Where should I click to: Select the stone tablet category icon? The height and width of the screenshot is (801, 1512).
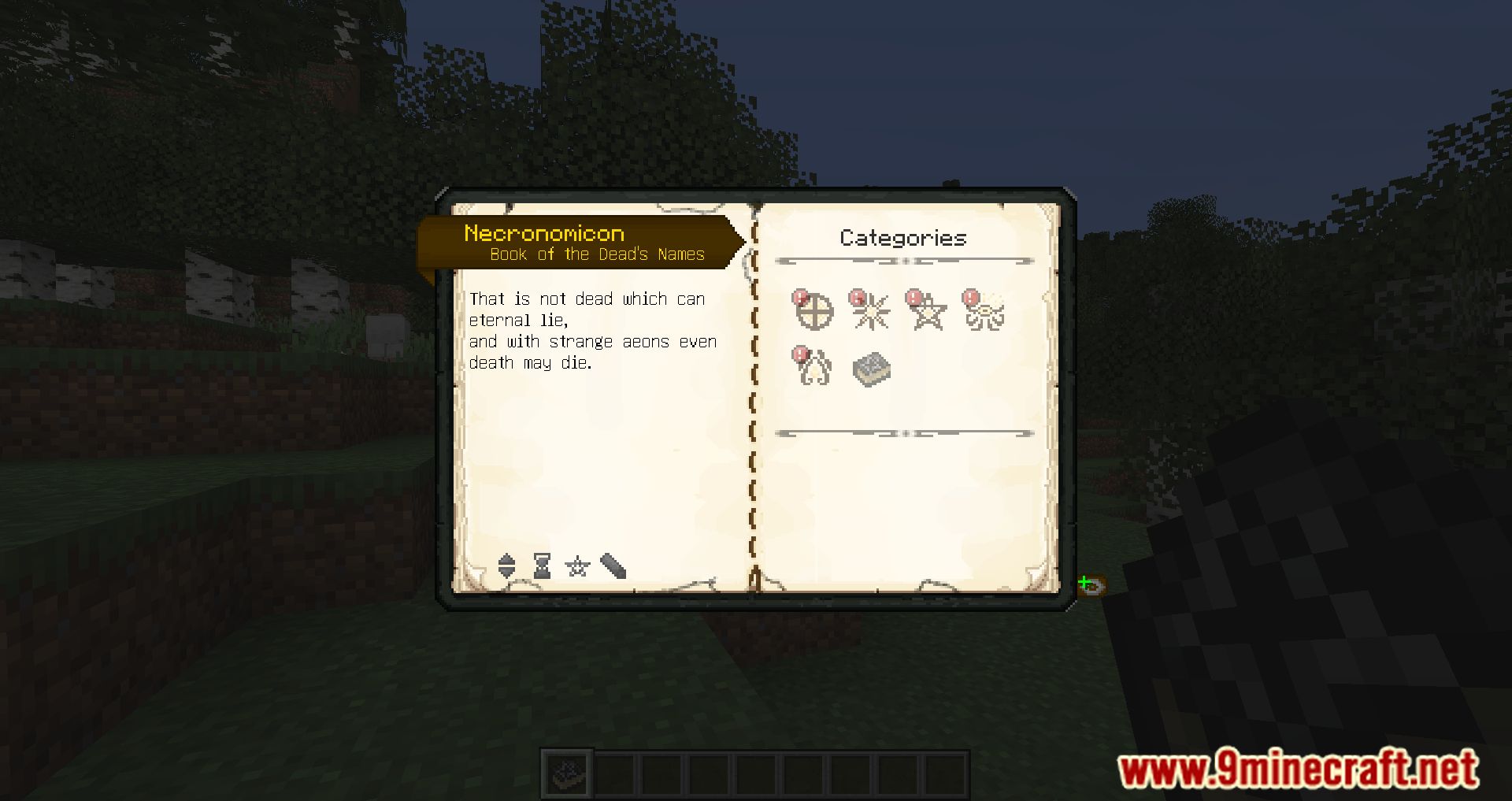tap(871, 369)
